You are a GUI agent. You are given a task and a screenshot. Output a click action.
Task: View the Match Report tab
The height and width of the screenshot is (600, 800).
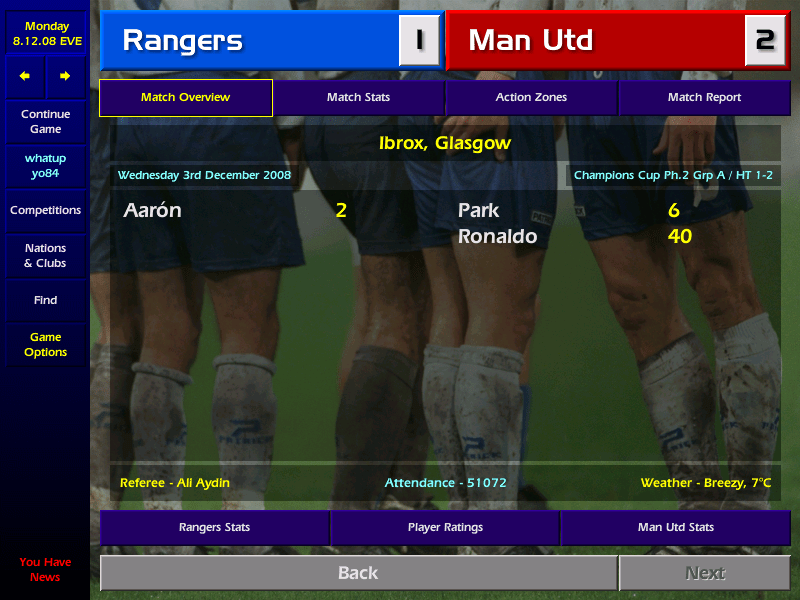tap(704, 98)
